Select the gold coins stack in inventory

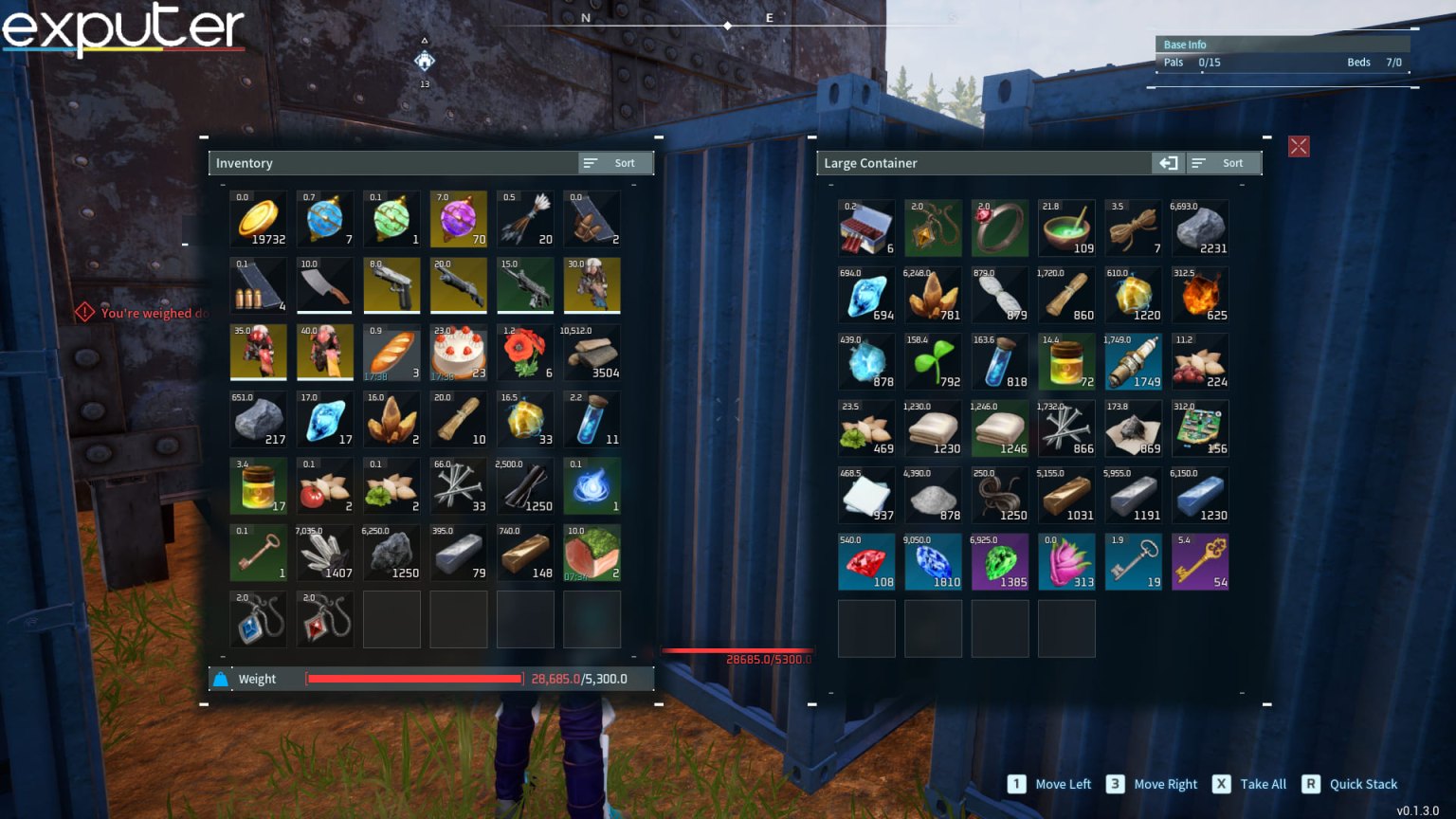pyautogui.click(x=259, y=219)
